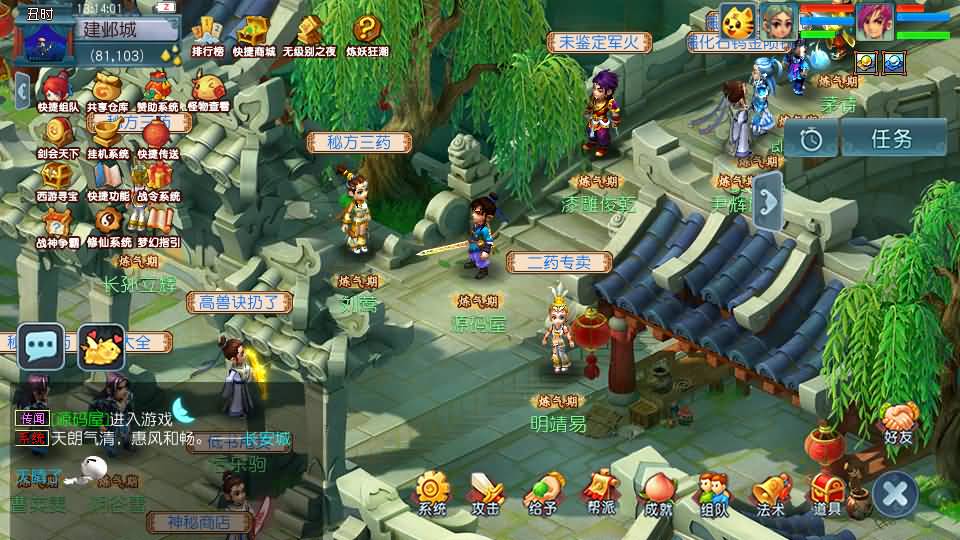Open the blue speech bubble chat button
960x540 pixels.
41,347
